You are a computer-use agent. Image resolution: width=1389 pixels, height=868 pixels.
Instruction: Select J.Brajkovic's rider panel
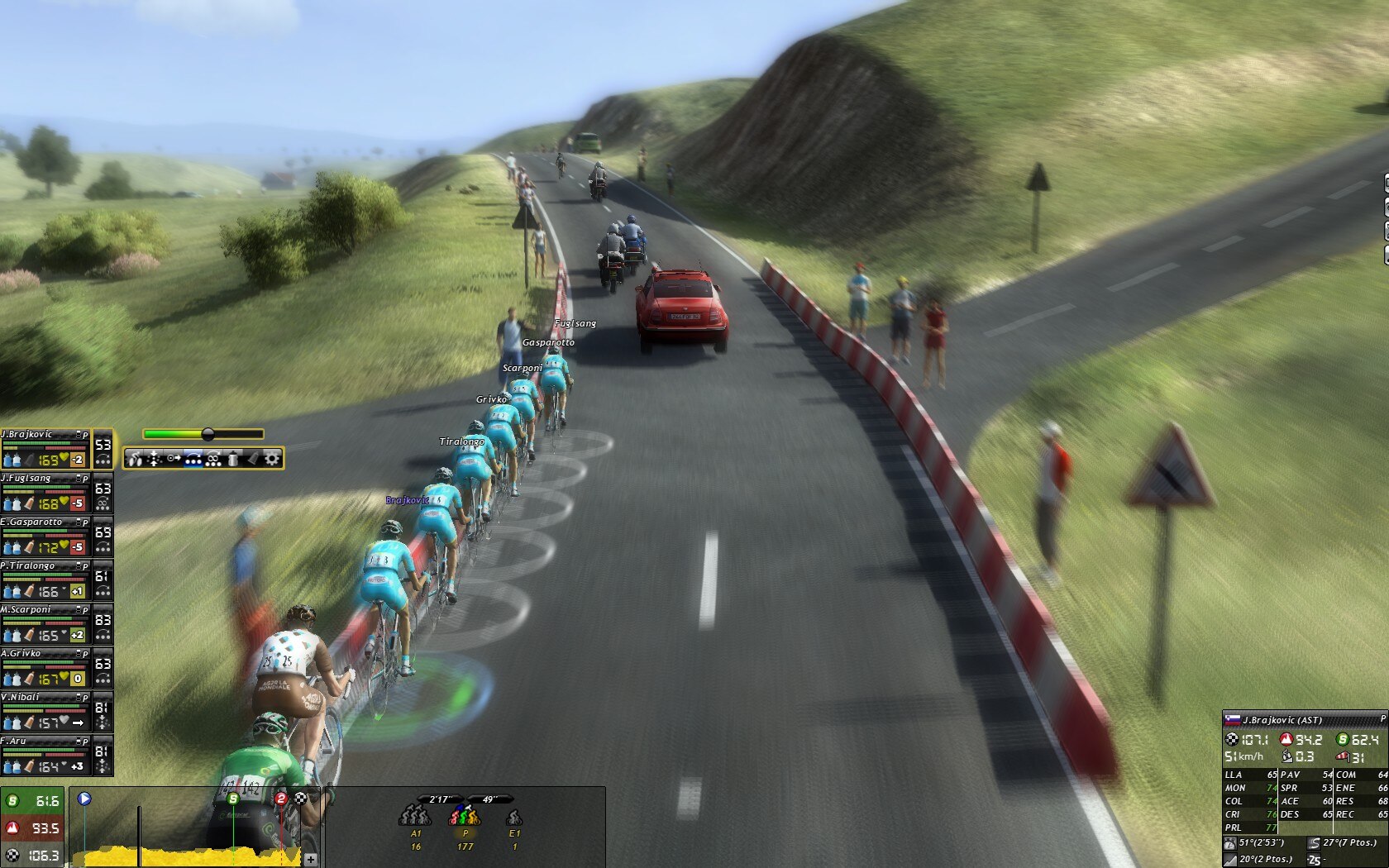[x=45, y=447]
